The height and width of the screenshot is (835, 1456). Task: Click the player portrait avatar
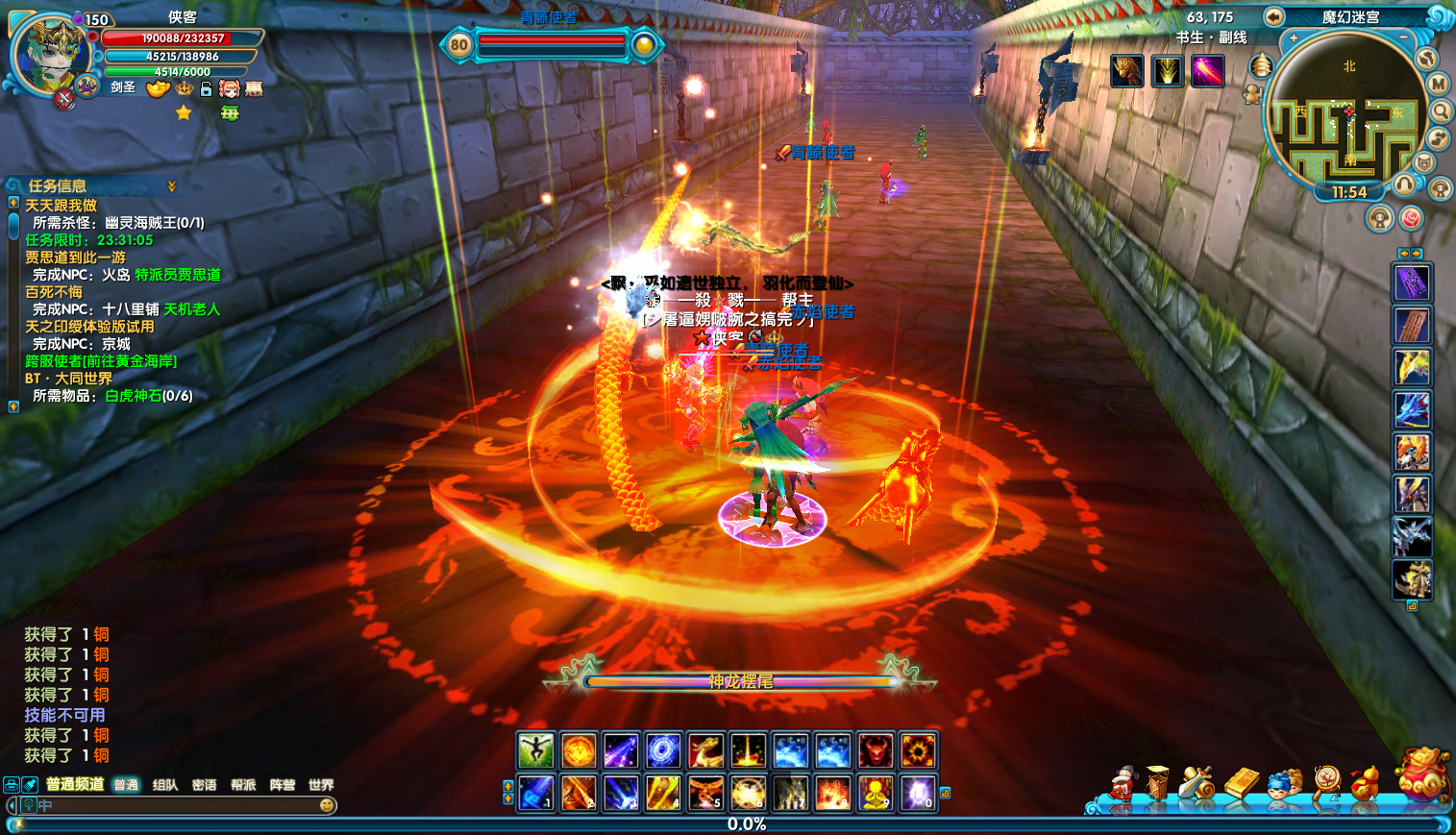[50, 55]
